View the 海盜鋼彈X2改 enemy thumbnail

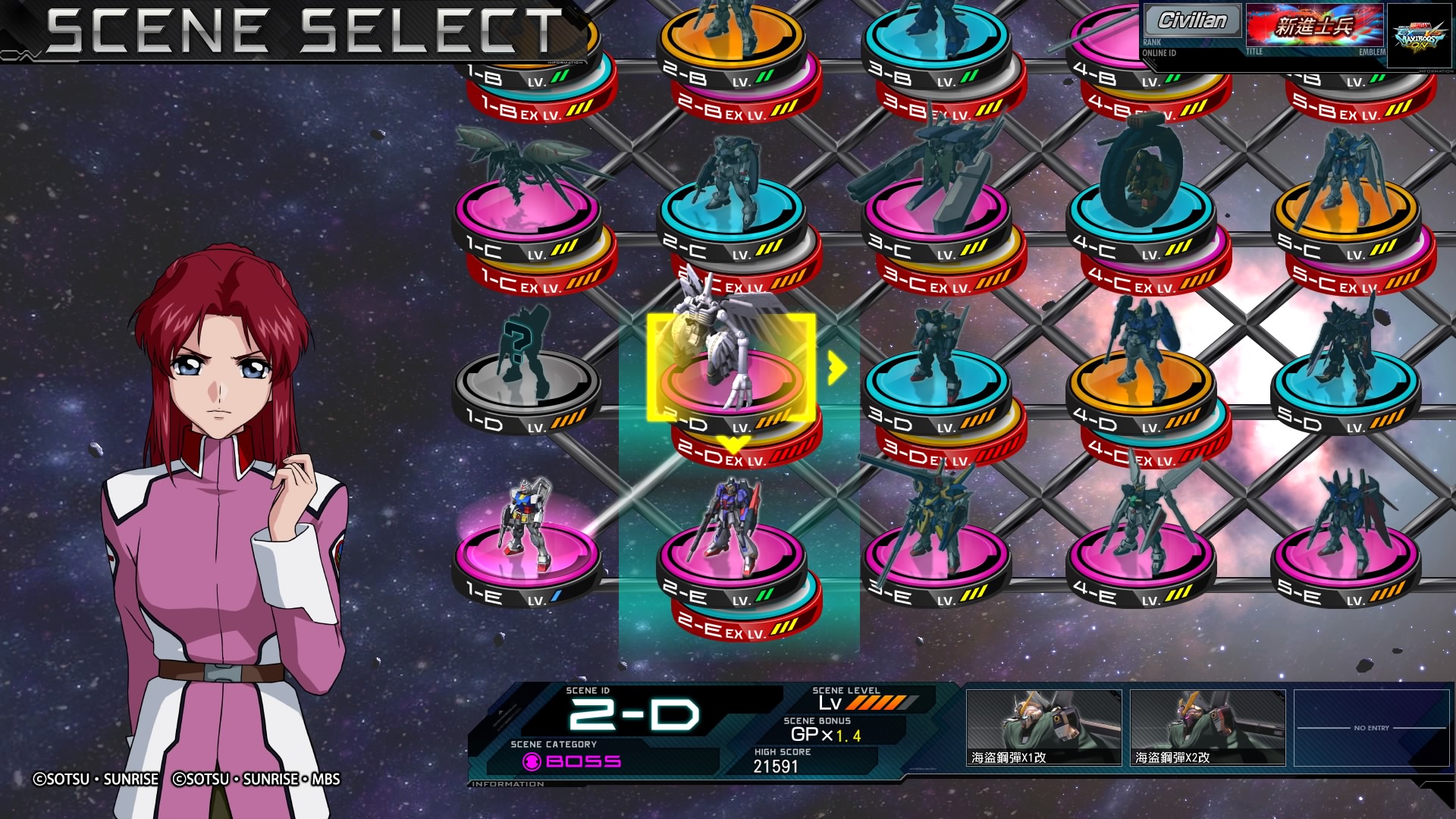1207,727
